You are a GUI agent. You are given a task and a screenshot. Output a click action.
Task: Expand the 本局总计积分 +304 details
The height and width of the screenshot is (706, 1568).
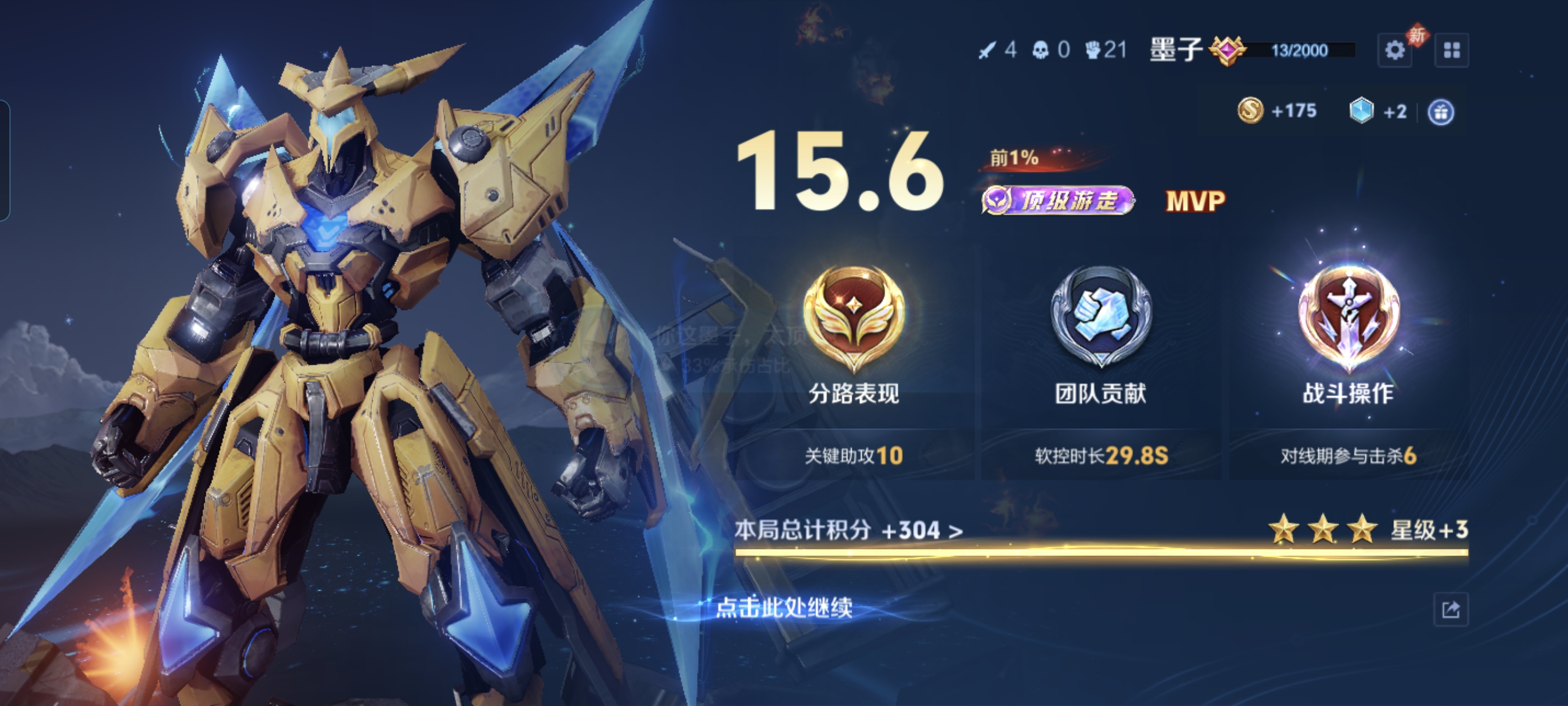[x=849, y=531]
